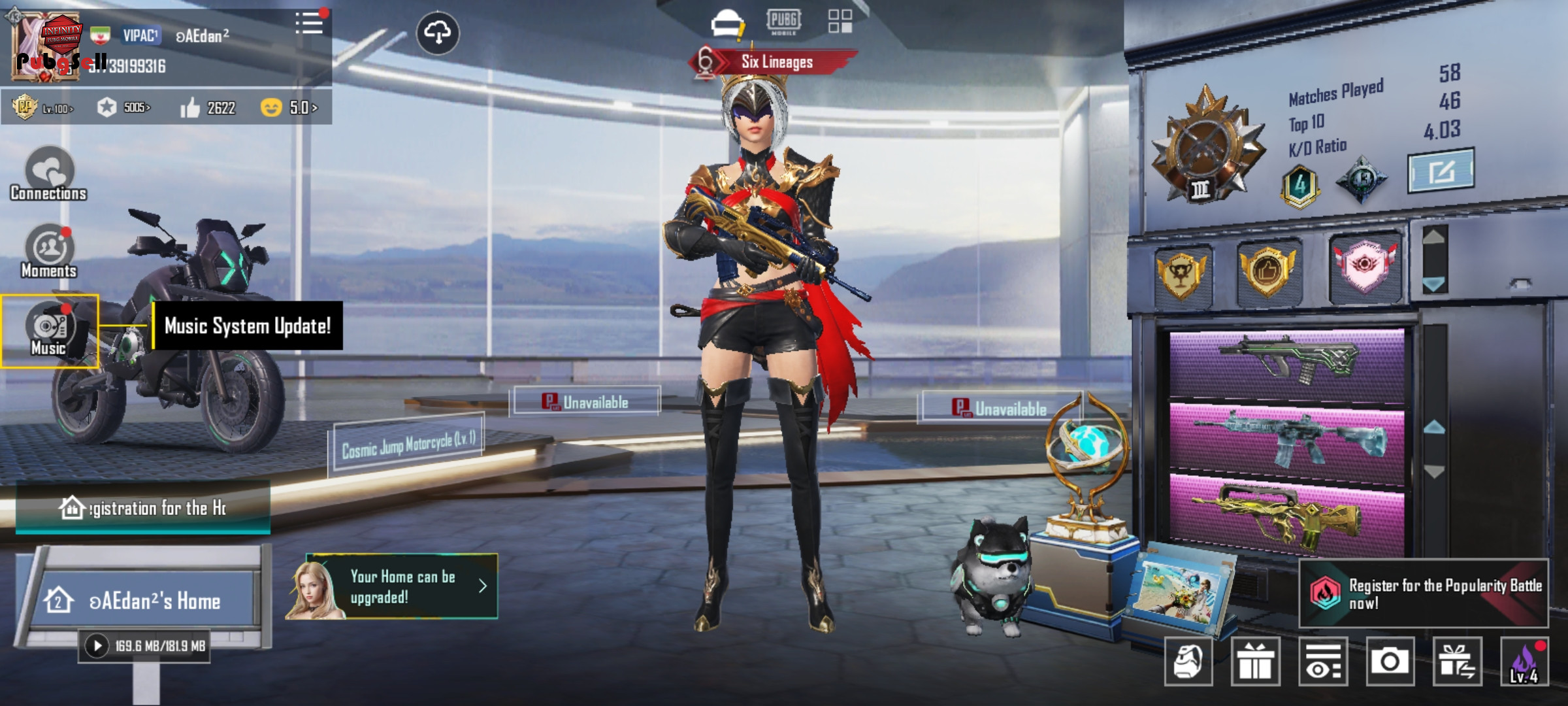Edit the player stats card

(1441, 171)
